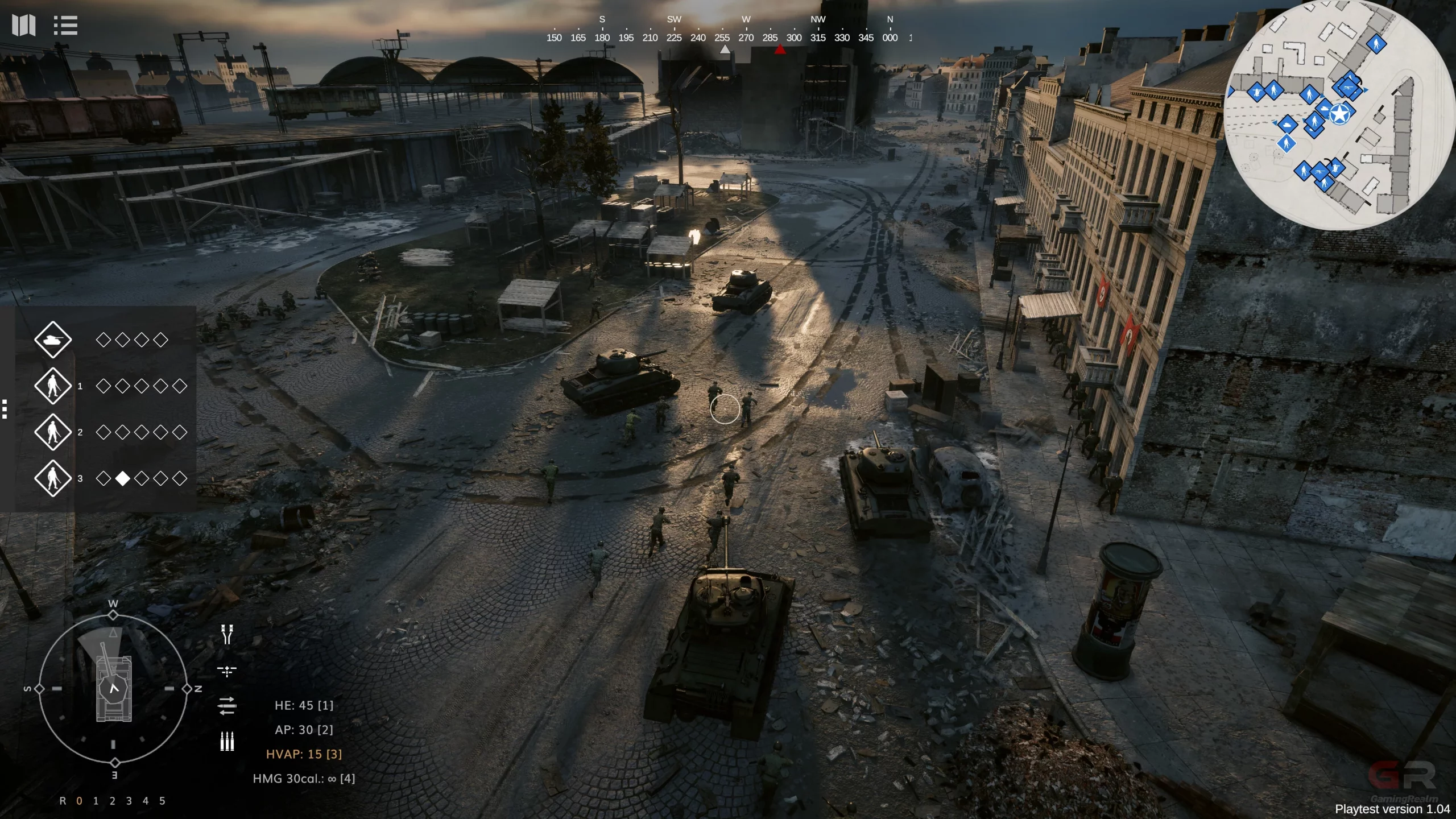Screen dimensions: 1456x819
Task: Click the shell swap arrows icon
Action: (227, 706)
